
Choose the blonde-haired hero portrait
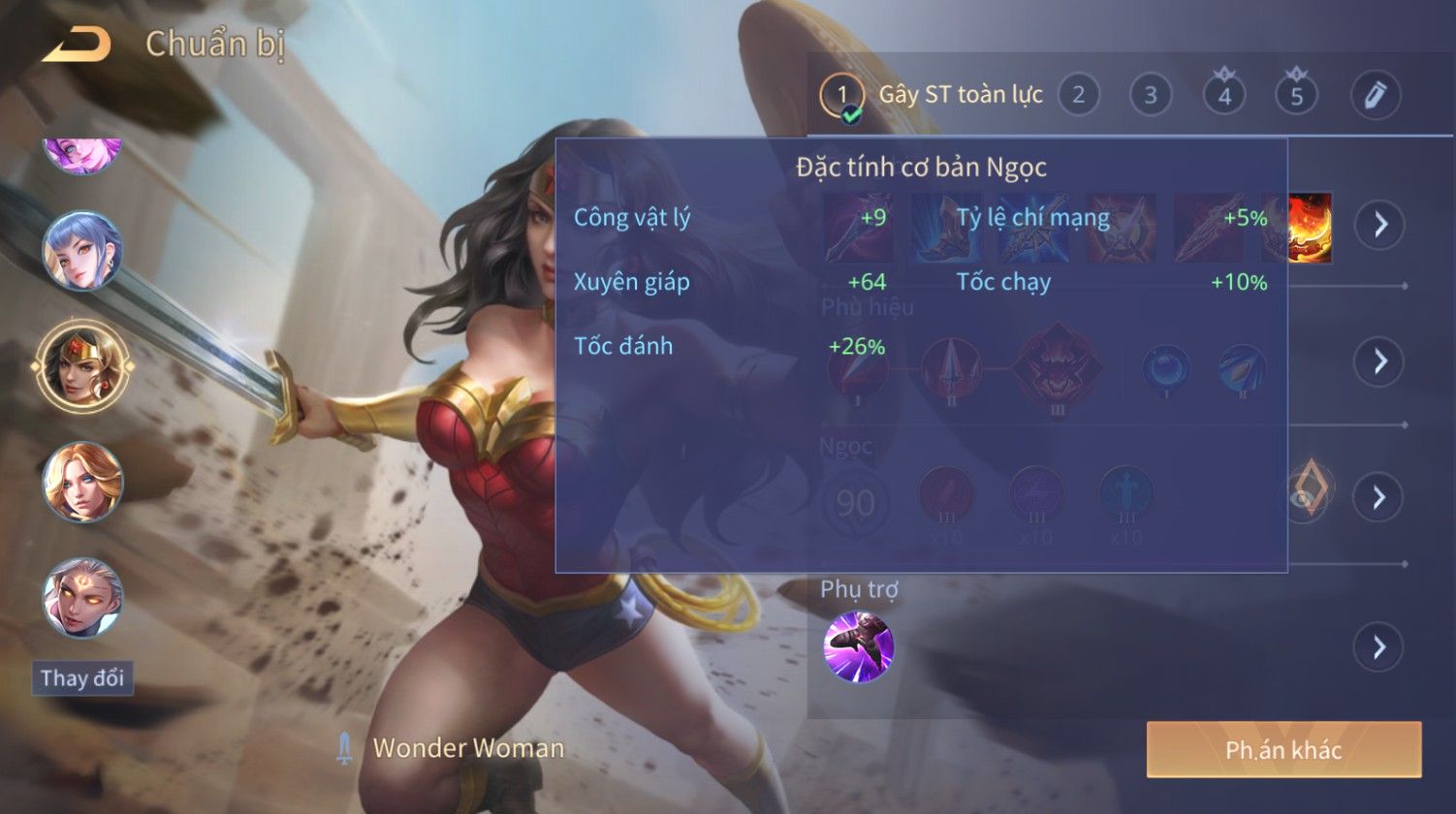(x=82, y=482)
